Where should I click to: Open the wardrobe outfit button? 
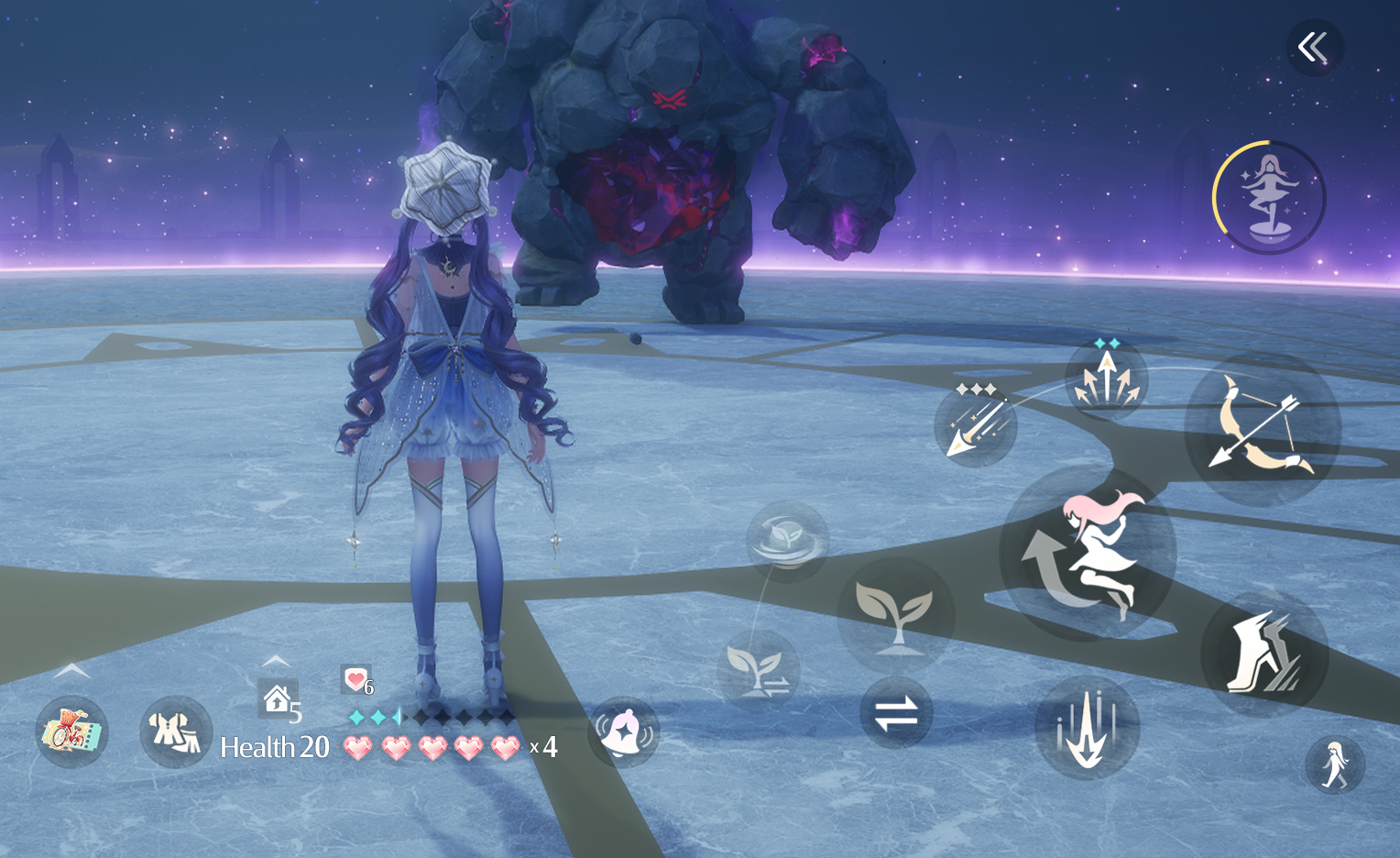[176, 731]
